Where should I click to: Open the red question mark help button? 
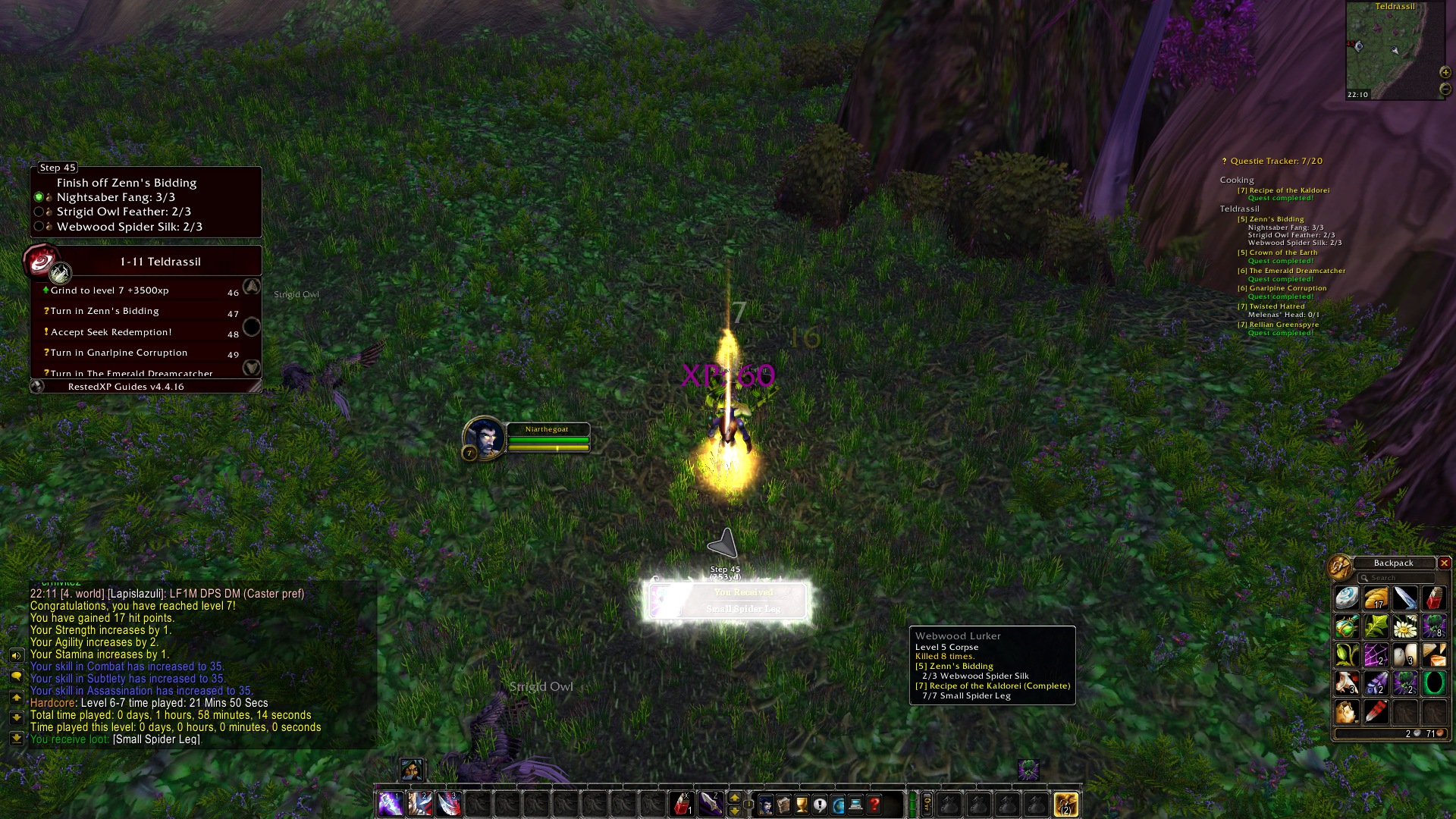pyautogui.click(x=874, y=804)
